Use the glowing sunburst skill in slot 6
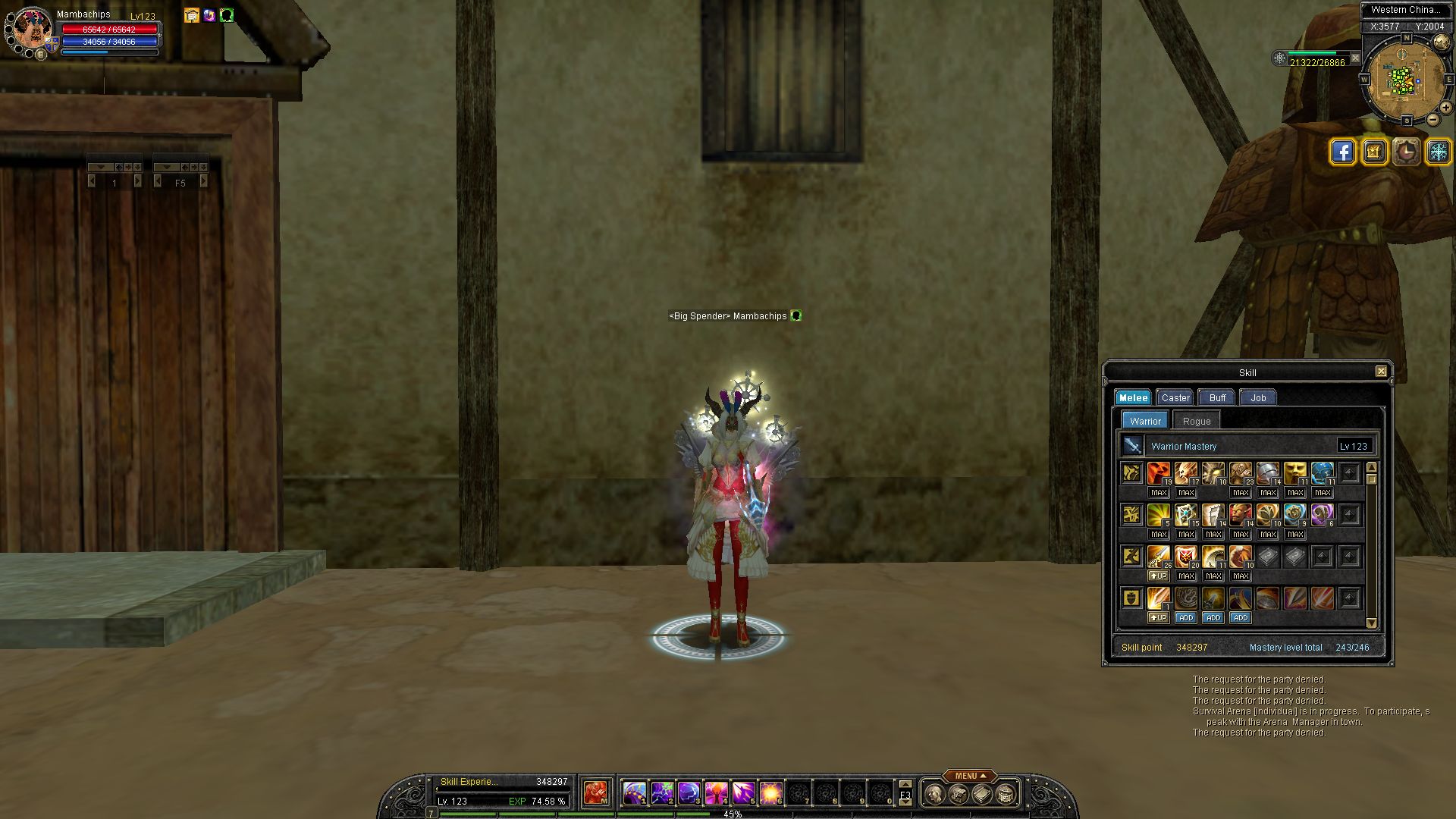 pos(770,793)
